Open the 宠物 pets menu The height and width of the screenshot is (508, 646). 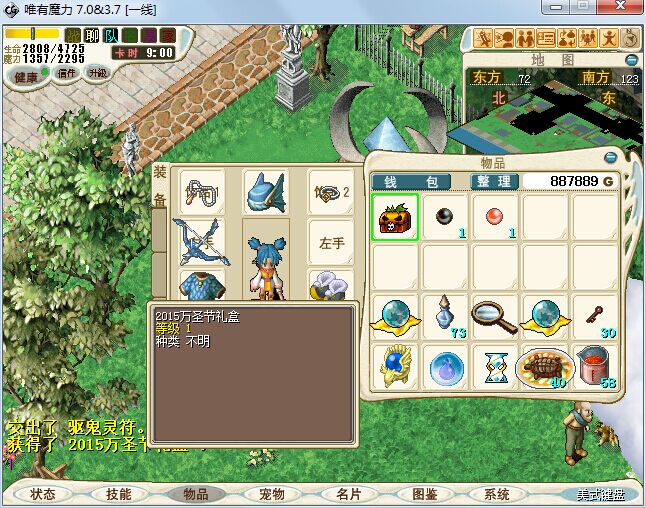coord(271,494)
